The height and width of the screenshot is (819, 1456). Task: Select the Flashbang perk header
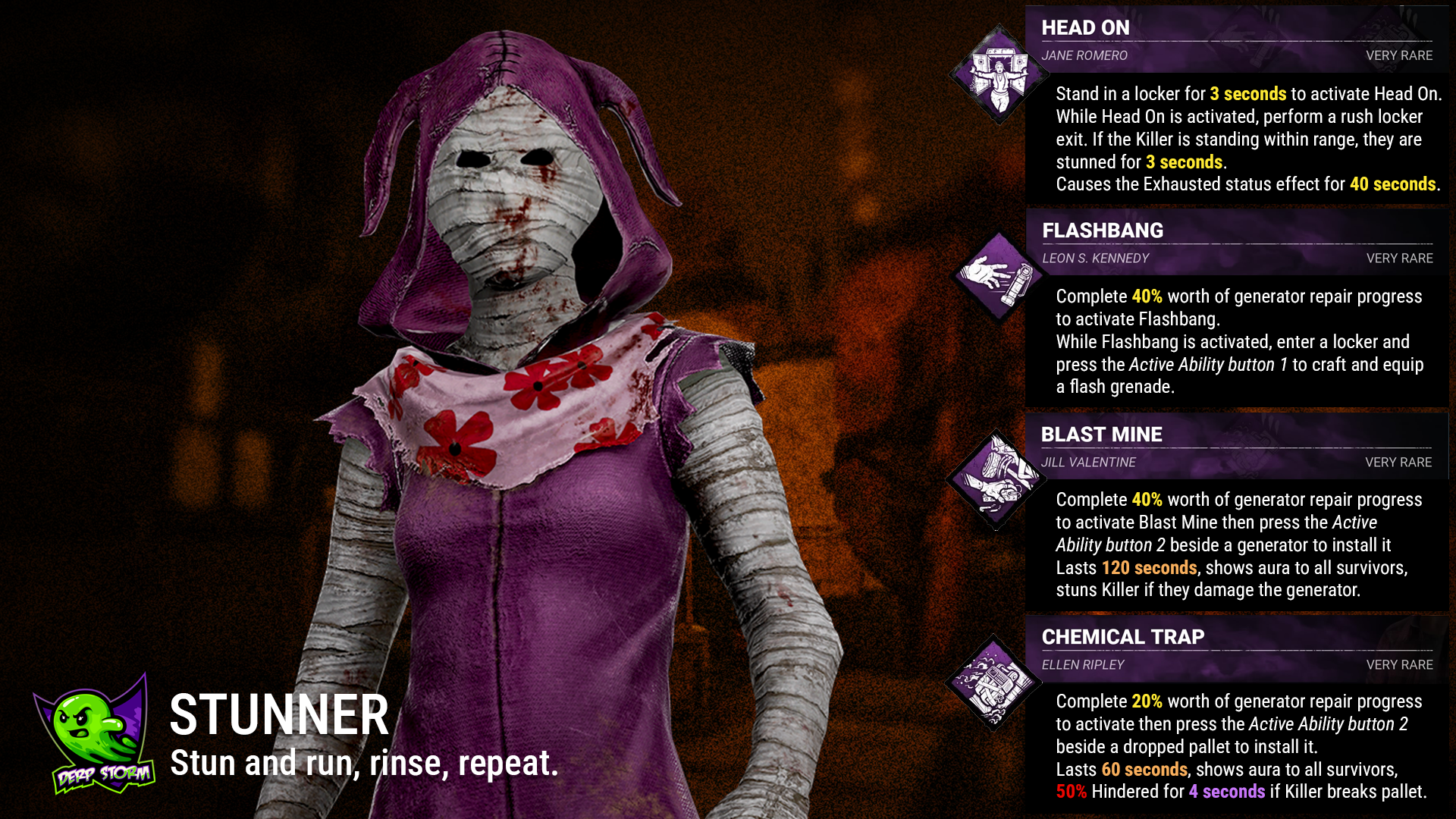tap(1236, 243)
